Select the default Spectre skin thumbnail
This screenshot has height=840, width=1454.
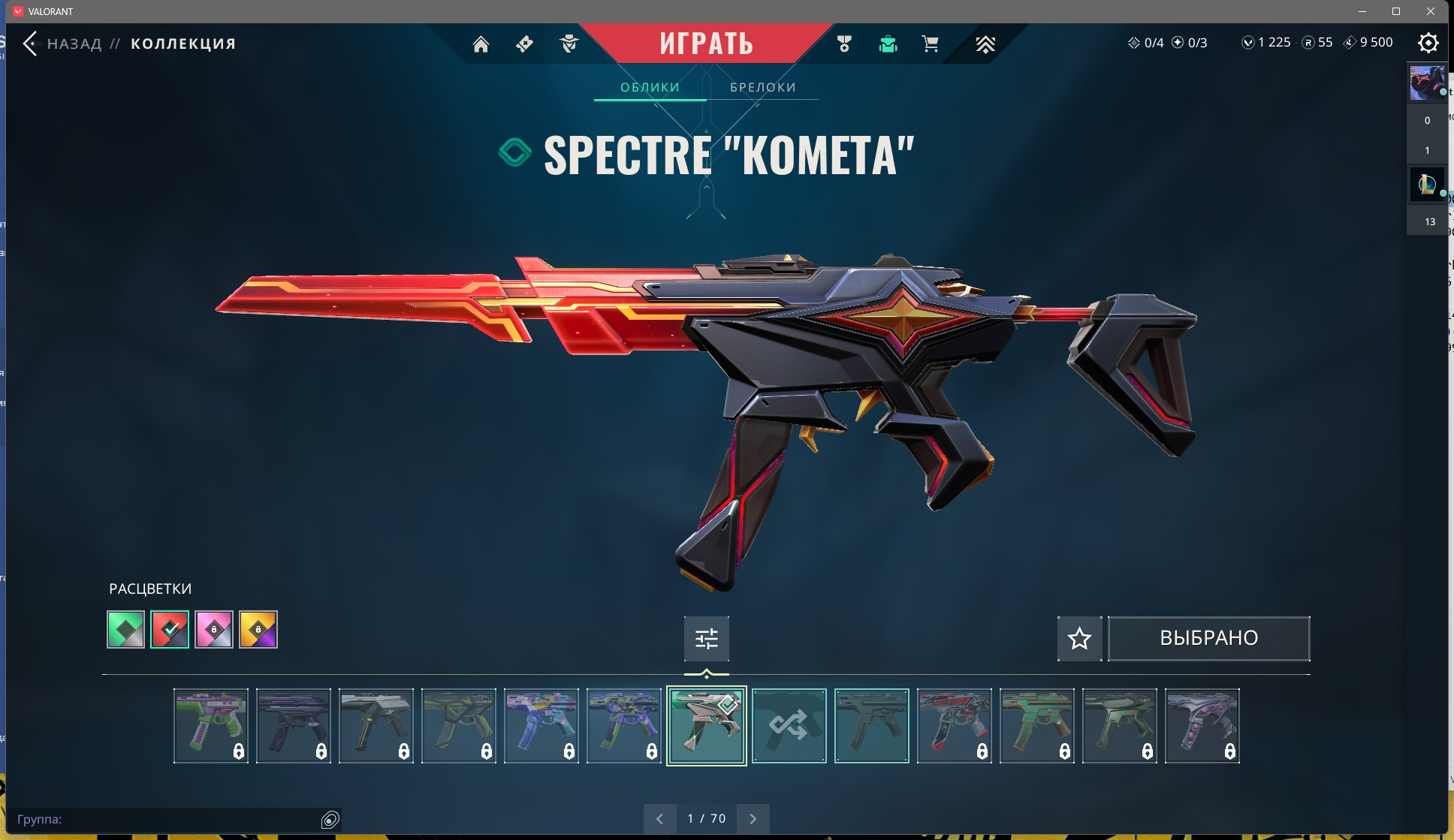click(871, 726)
